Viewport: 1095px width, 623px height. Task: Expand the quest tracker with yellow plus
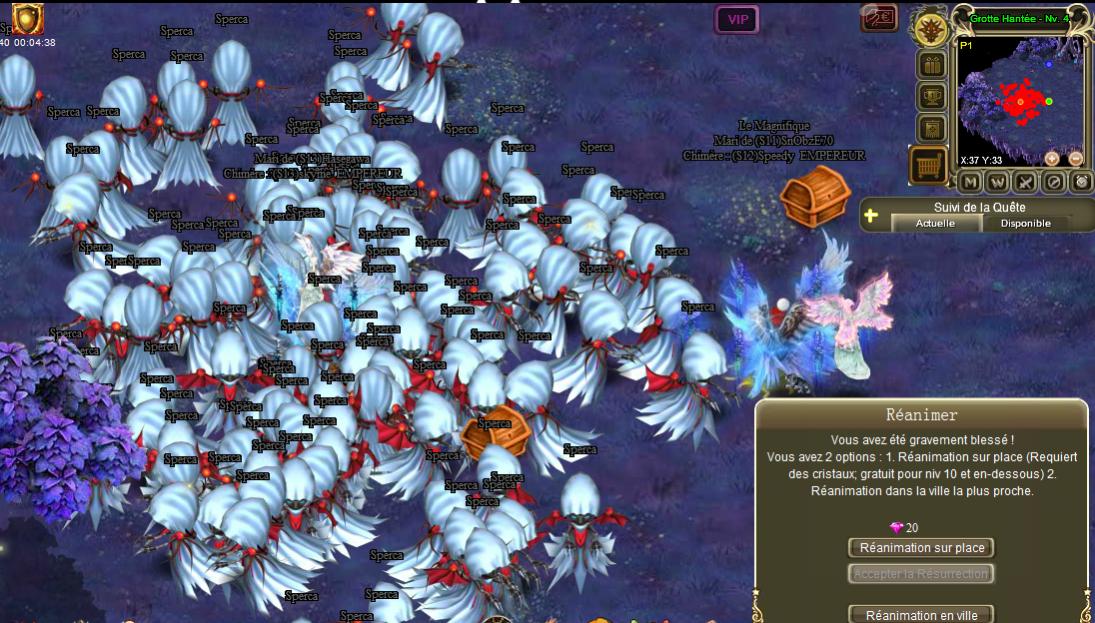coord(871,215)
